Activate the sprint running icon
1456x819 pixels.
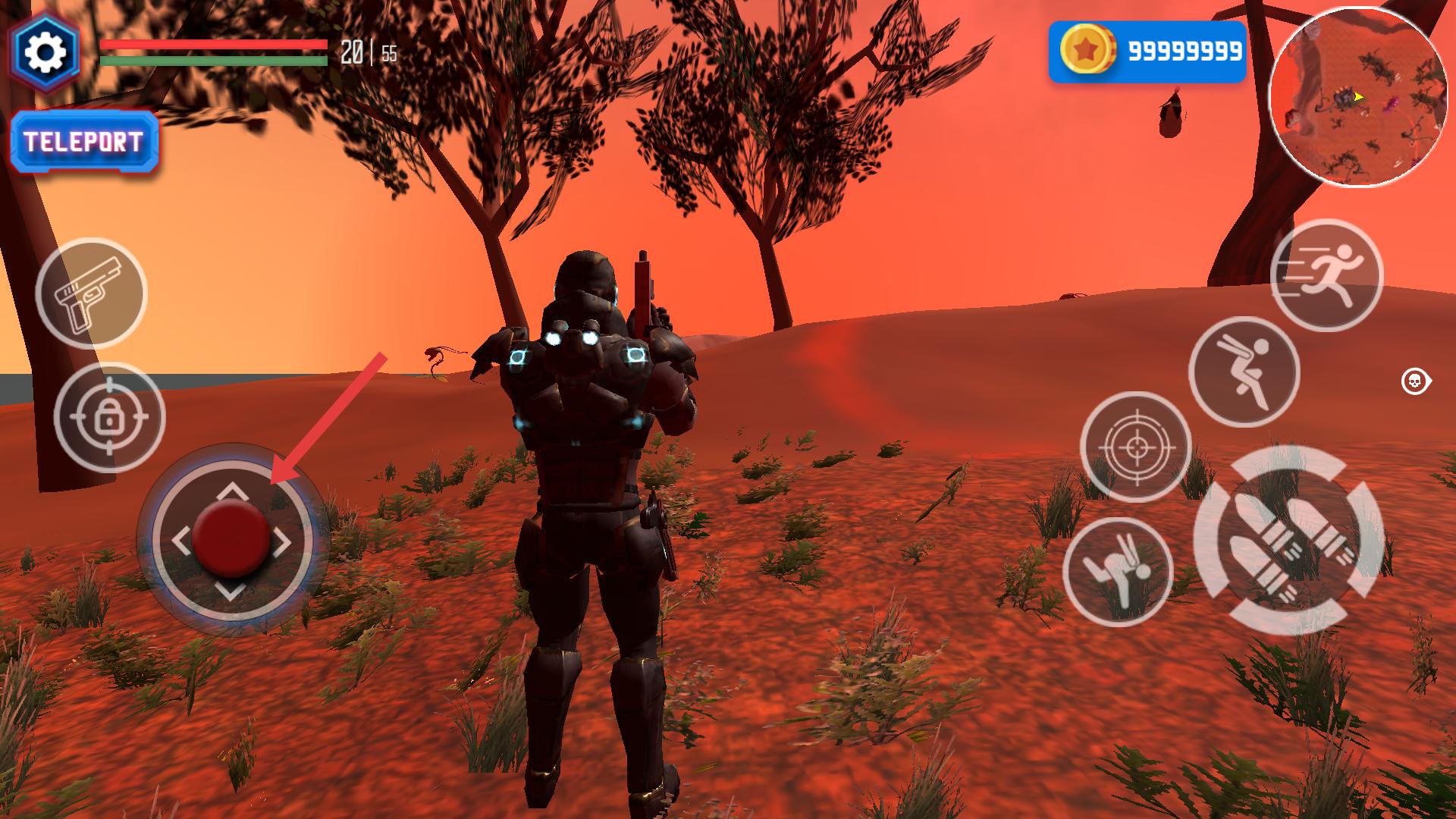coord(1326,275)
